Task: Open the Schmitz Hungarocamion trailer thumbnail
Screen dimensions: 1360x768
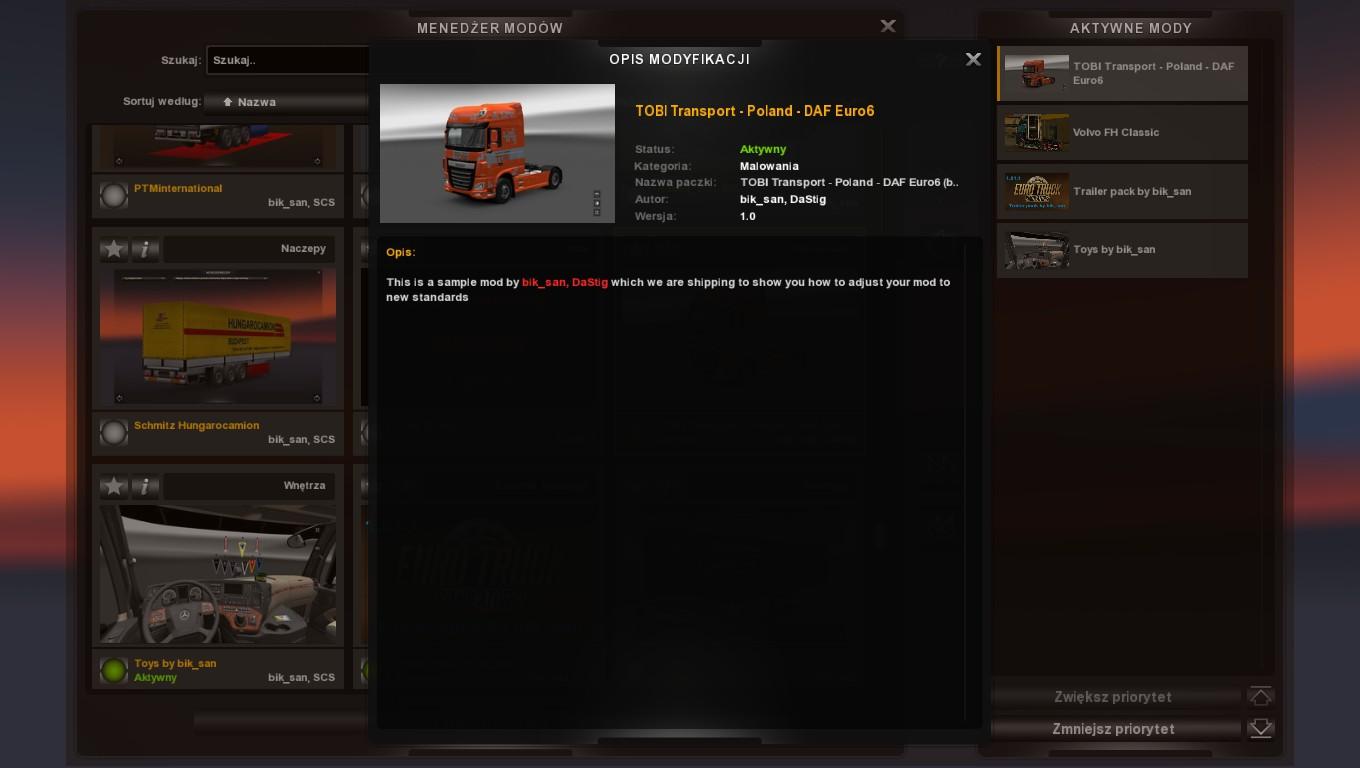Action: tap(218, 336)
